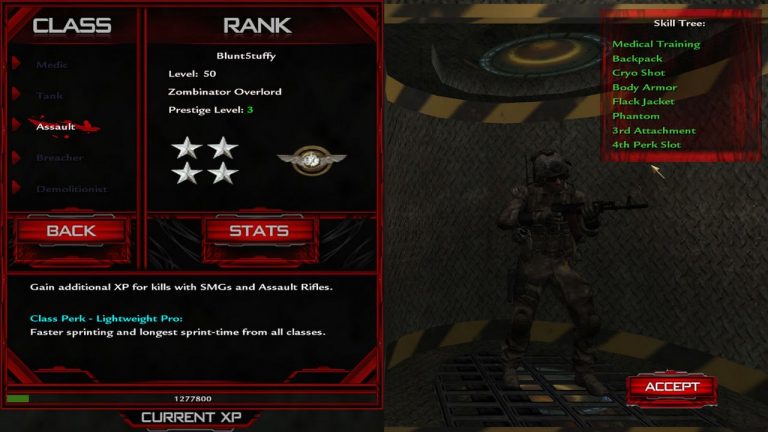Go back with the BACK button
768x432 pixels.
point(71,231)
